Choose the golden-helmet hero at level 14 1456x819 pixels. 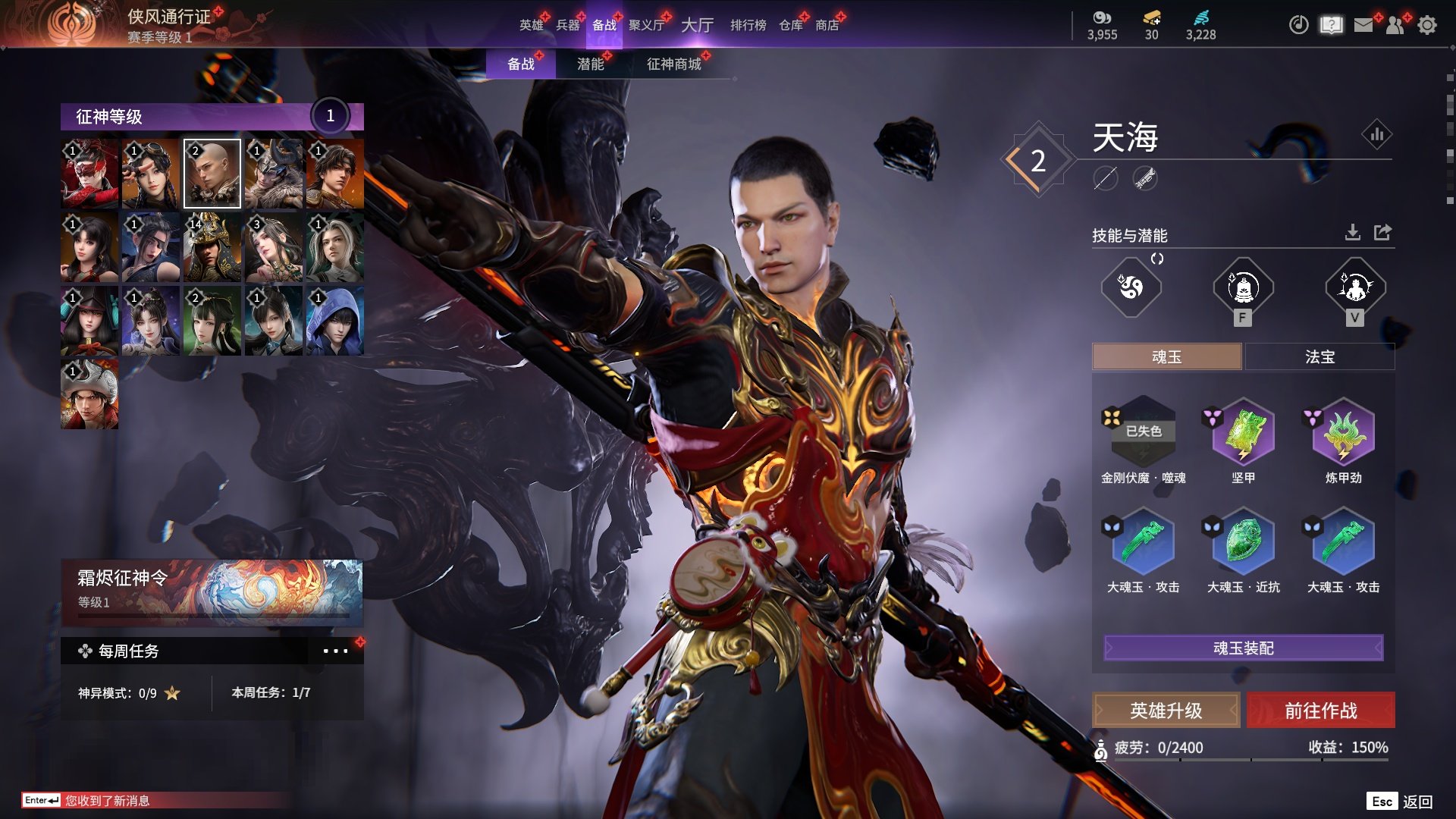(x=212, y=247)
